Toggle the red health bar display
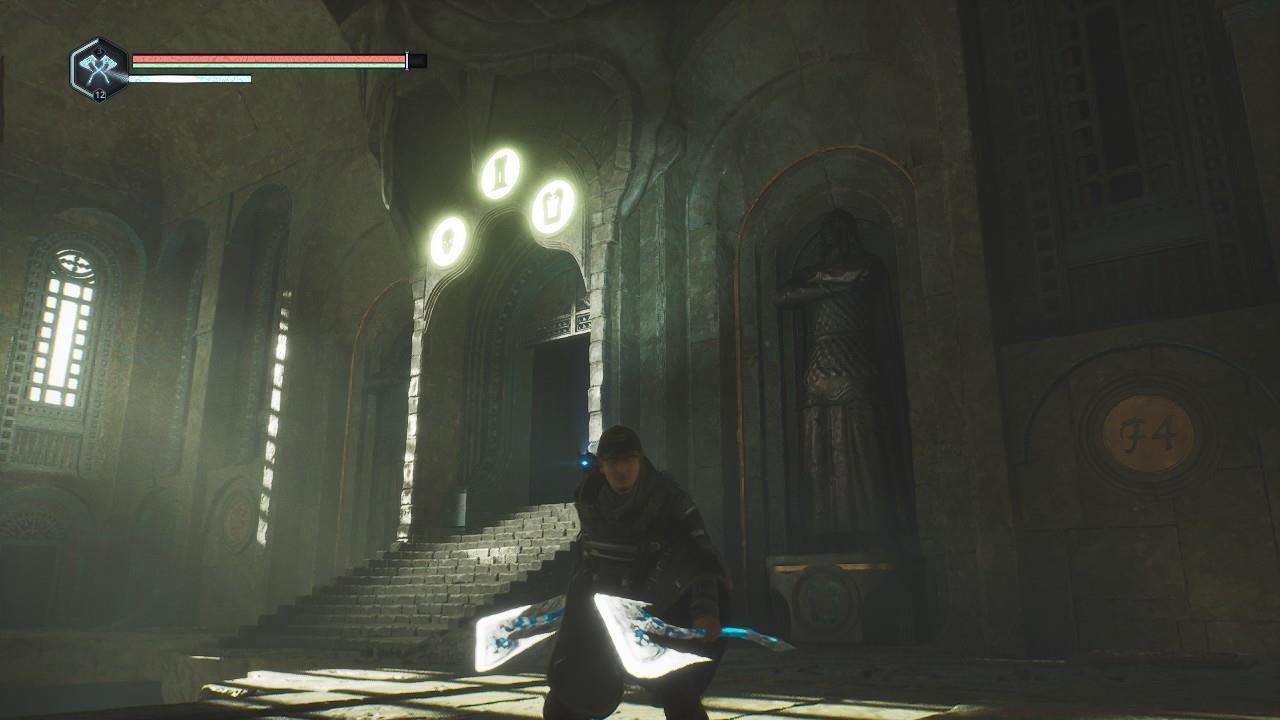1280x720 pixels. (270, 58)
